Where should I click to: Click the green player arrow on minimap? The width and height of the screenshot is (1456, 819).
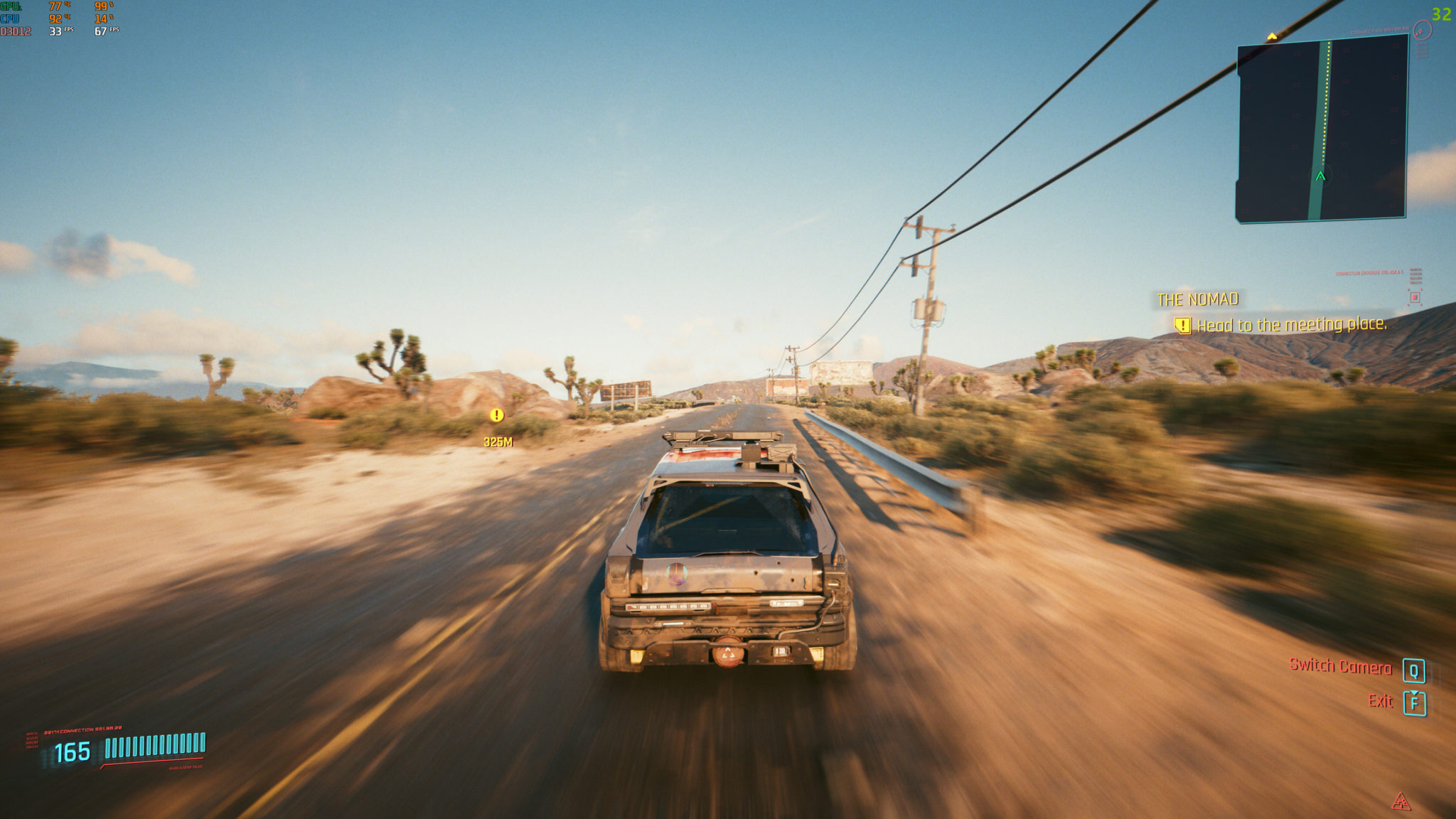point(1320,176)
